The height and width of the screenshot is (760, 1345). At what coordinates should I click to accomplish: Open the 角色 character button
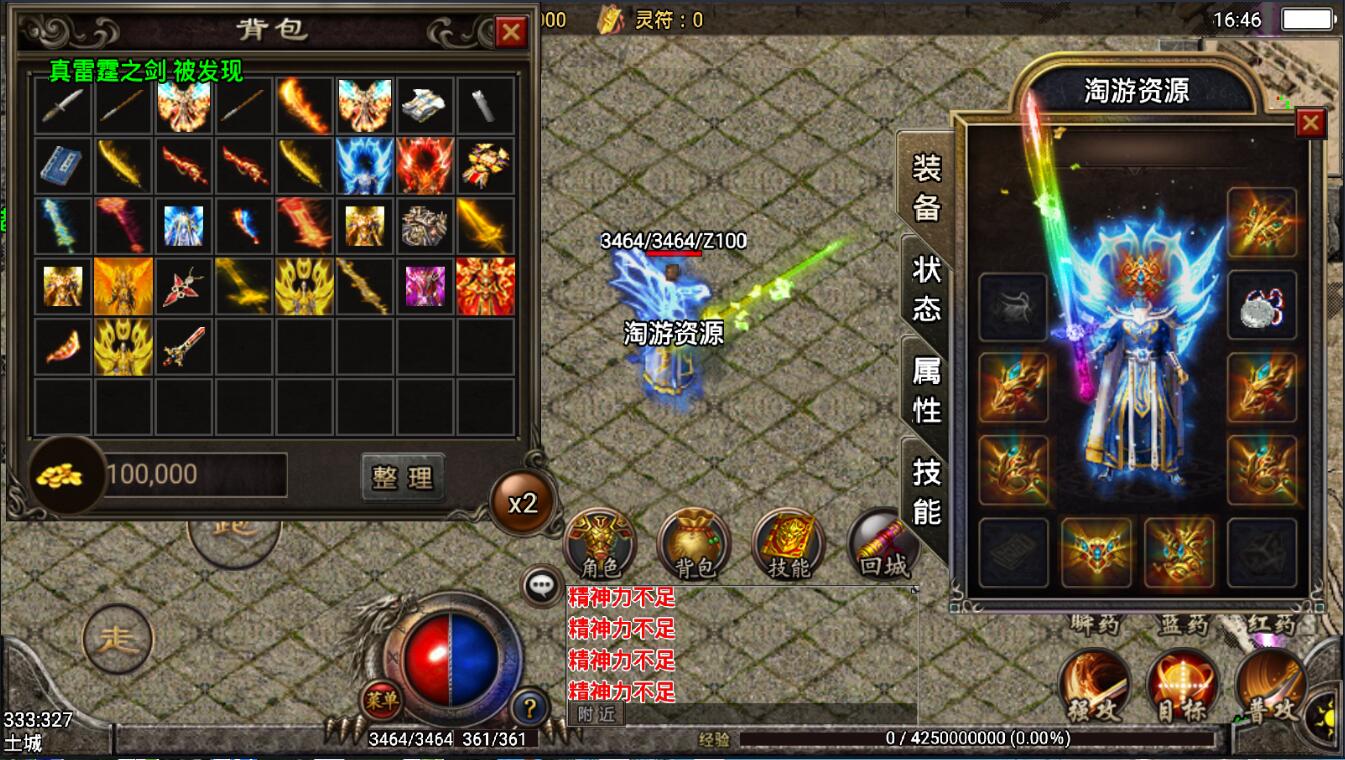[x=600, y=545]
